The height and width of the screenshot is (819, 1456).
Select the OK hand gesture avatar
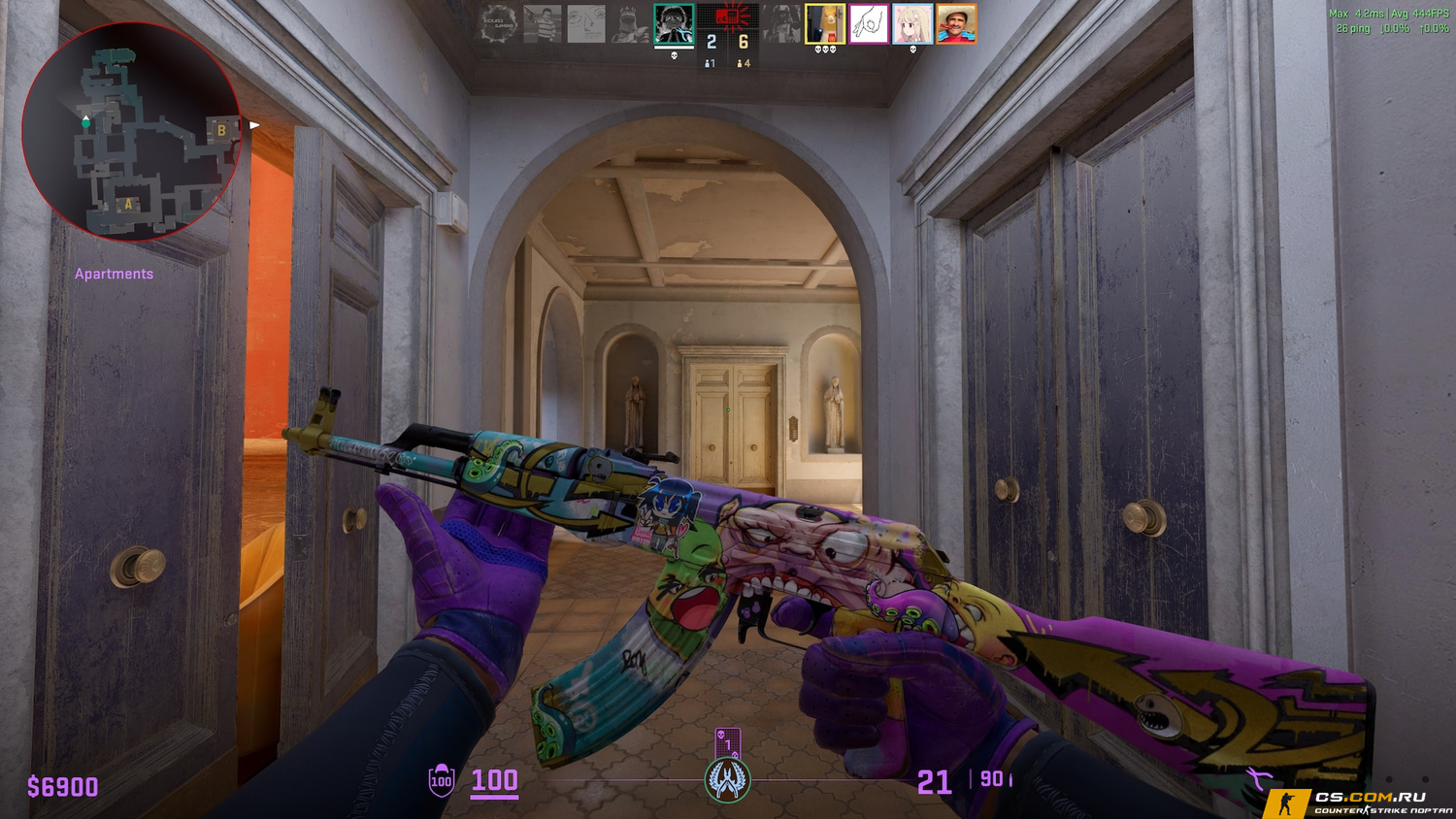click(x=869, y=24)
